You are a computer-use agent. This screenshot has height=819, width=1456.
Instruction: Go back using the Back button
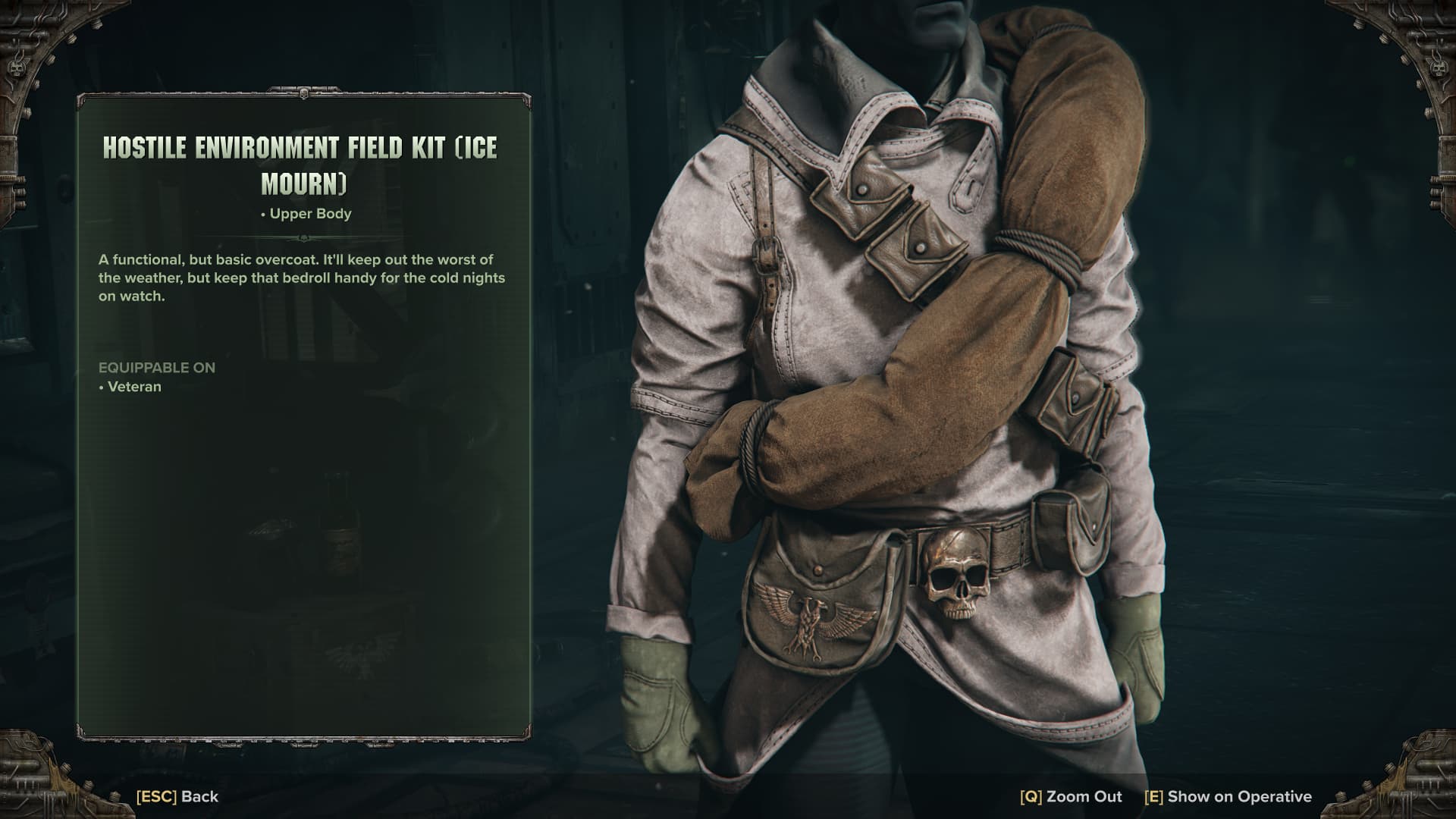pyautogui.click(x=177, y=796)
